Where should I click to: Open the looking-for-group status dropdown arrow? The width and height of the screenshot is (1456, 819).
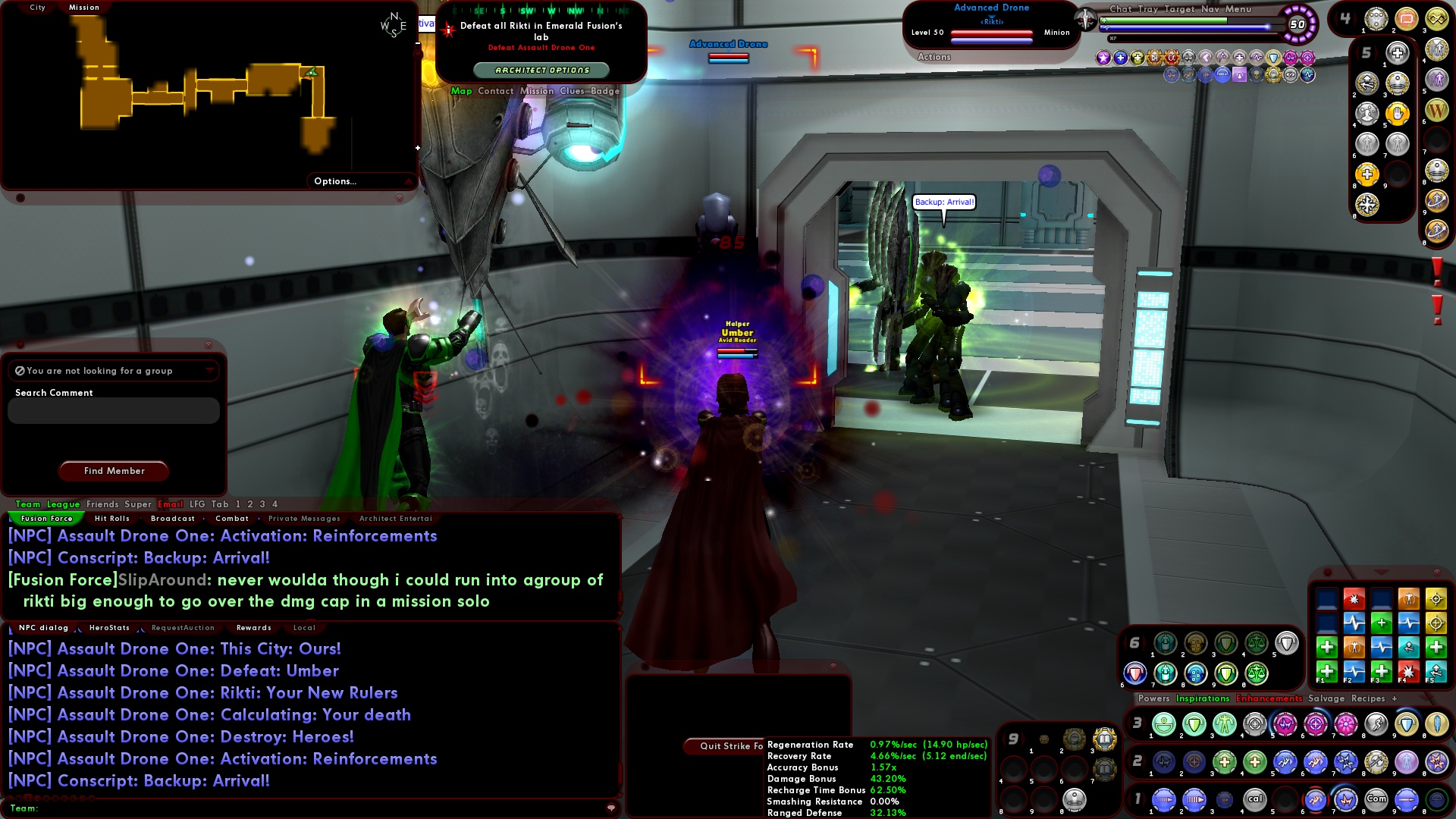tap(210, 371)
